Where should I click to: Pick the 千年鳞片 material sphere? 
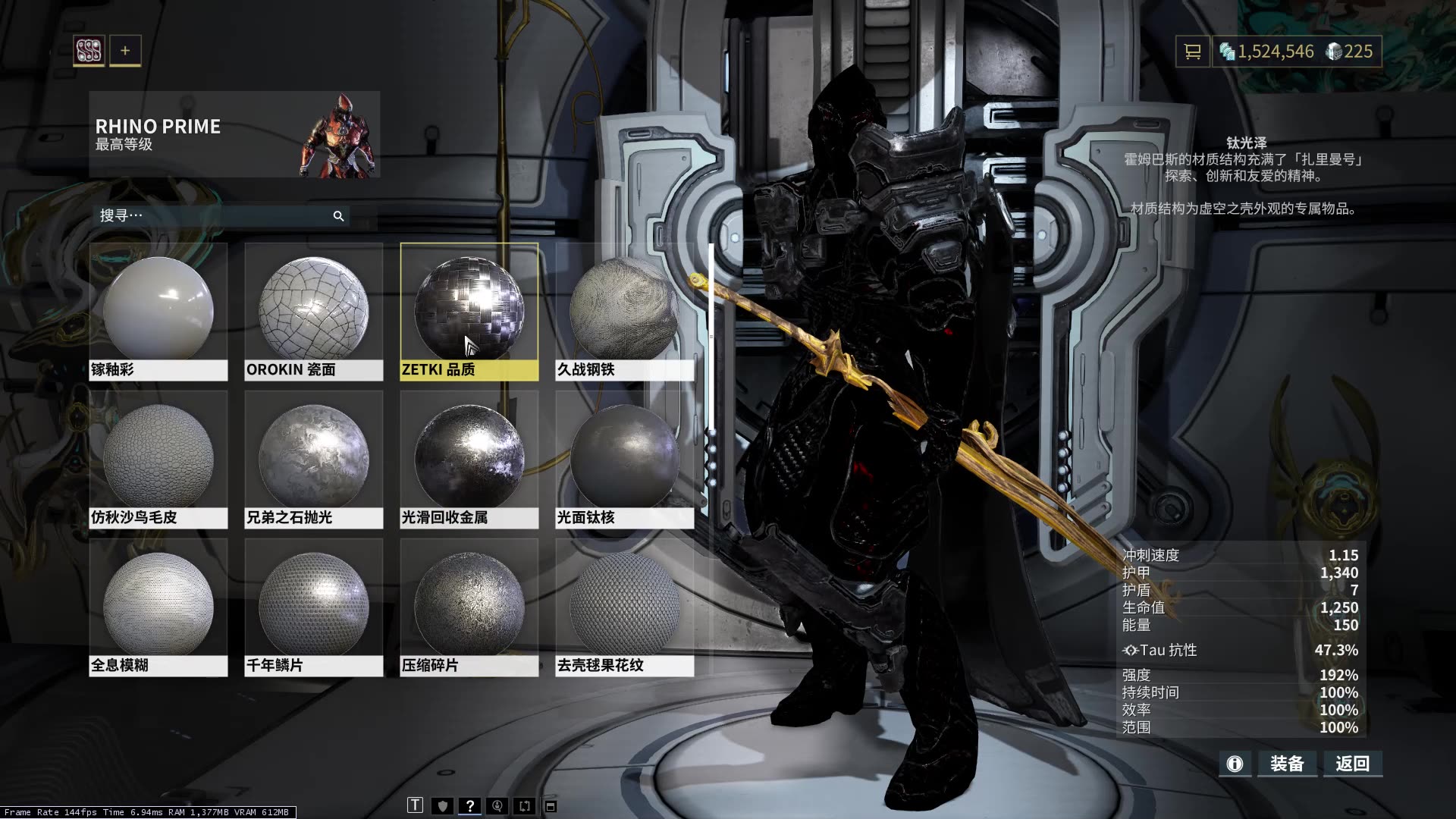(313, 605)
